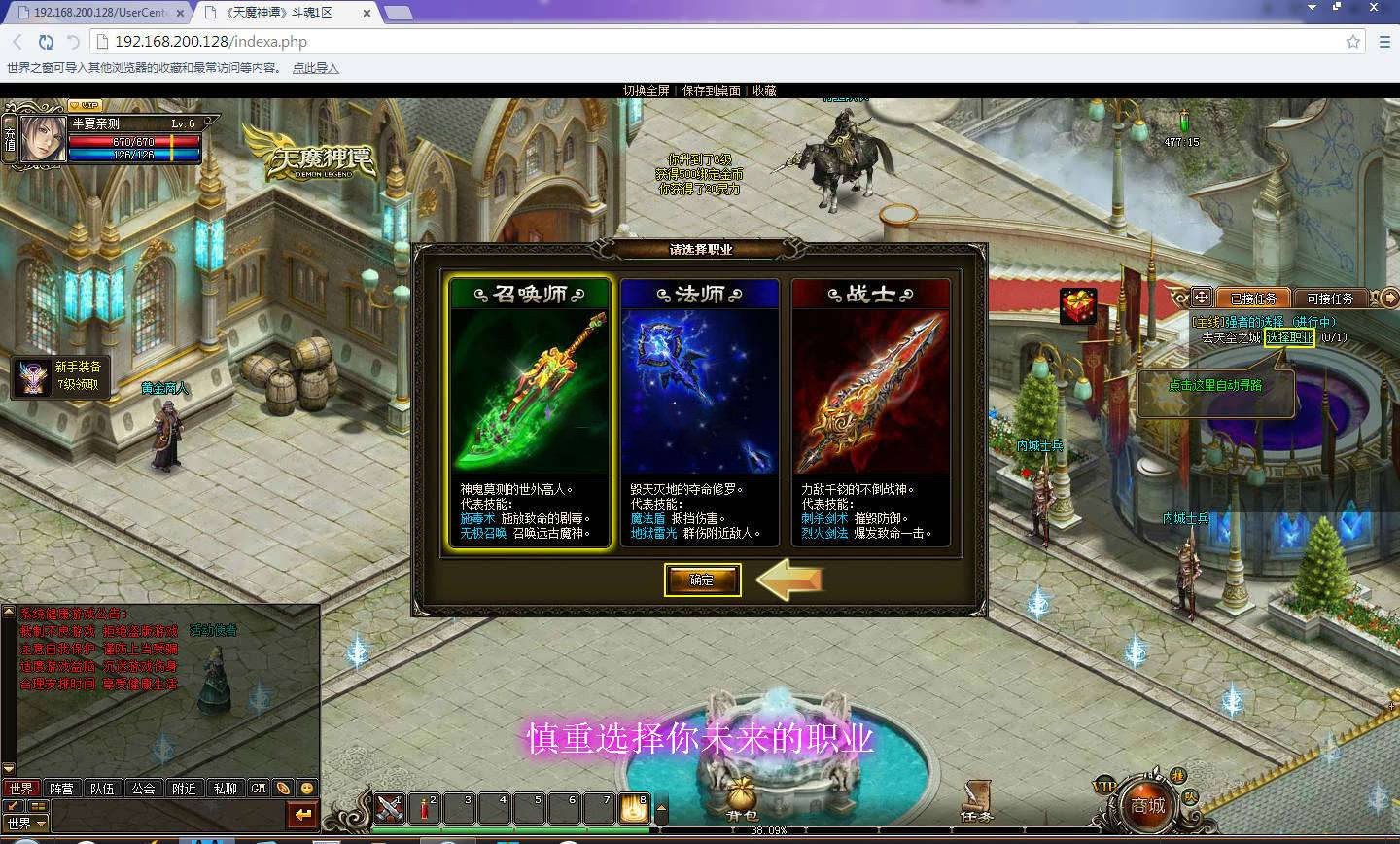Click the cross-arrows move icon on quest tracker
This screenshot has width=1400, height=844.
(x=1203, y=298)
